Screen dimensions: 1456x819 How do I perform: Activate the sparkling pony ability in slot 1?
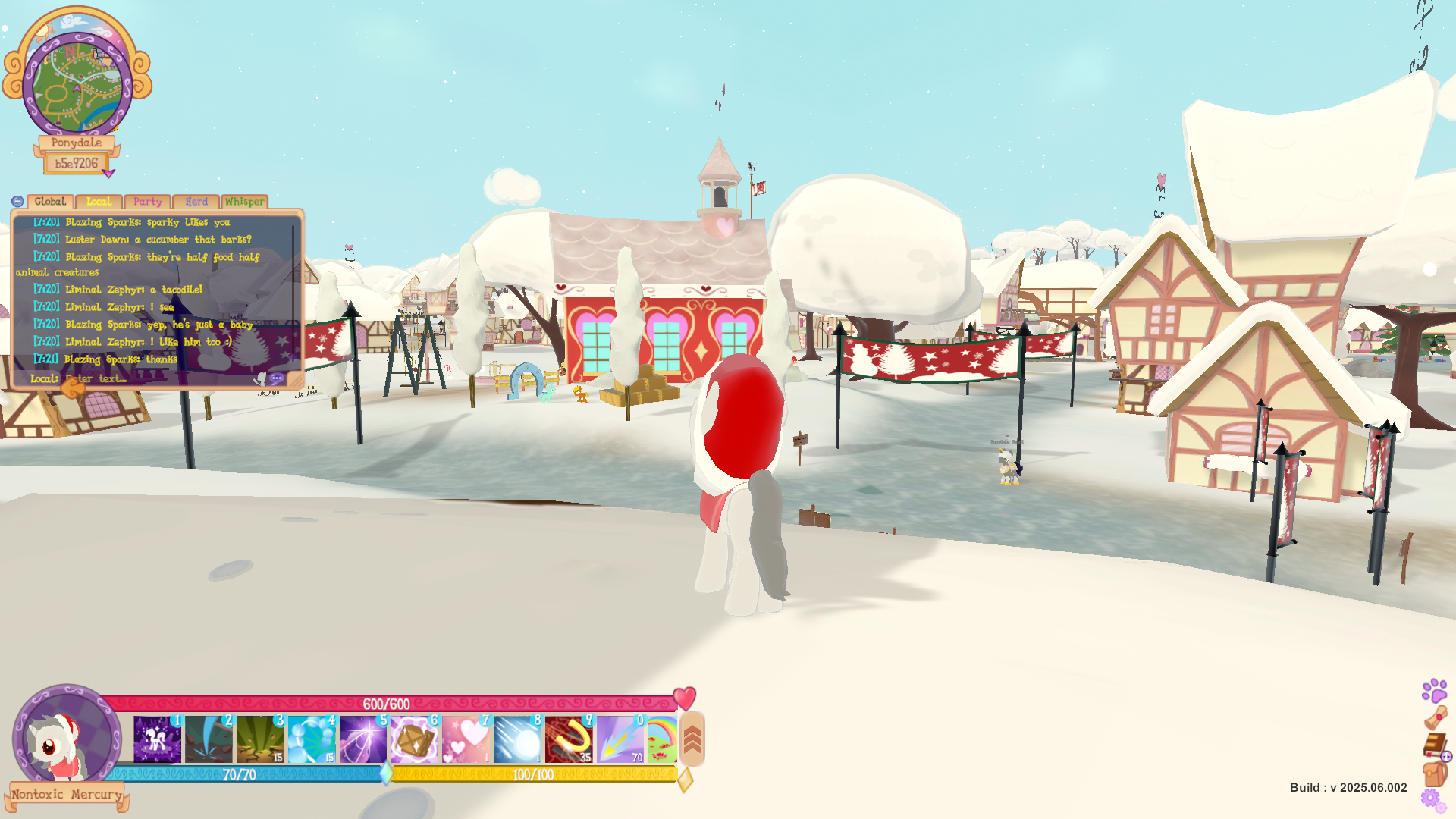tap(157, 739)
